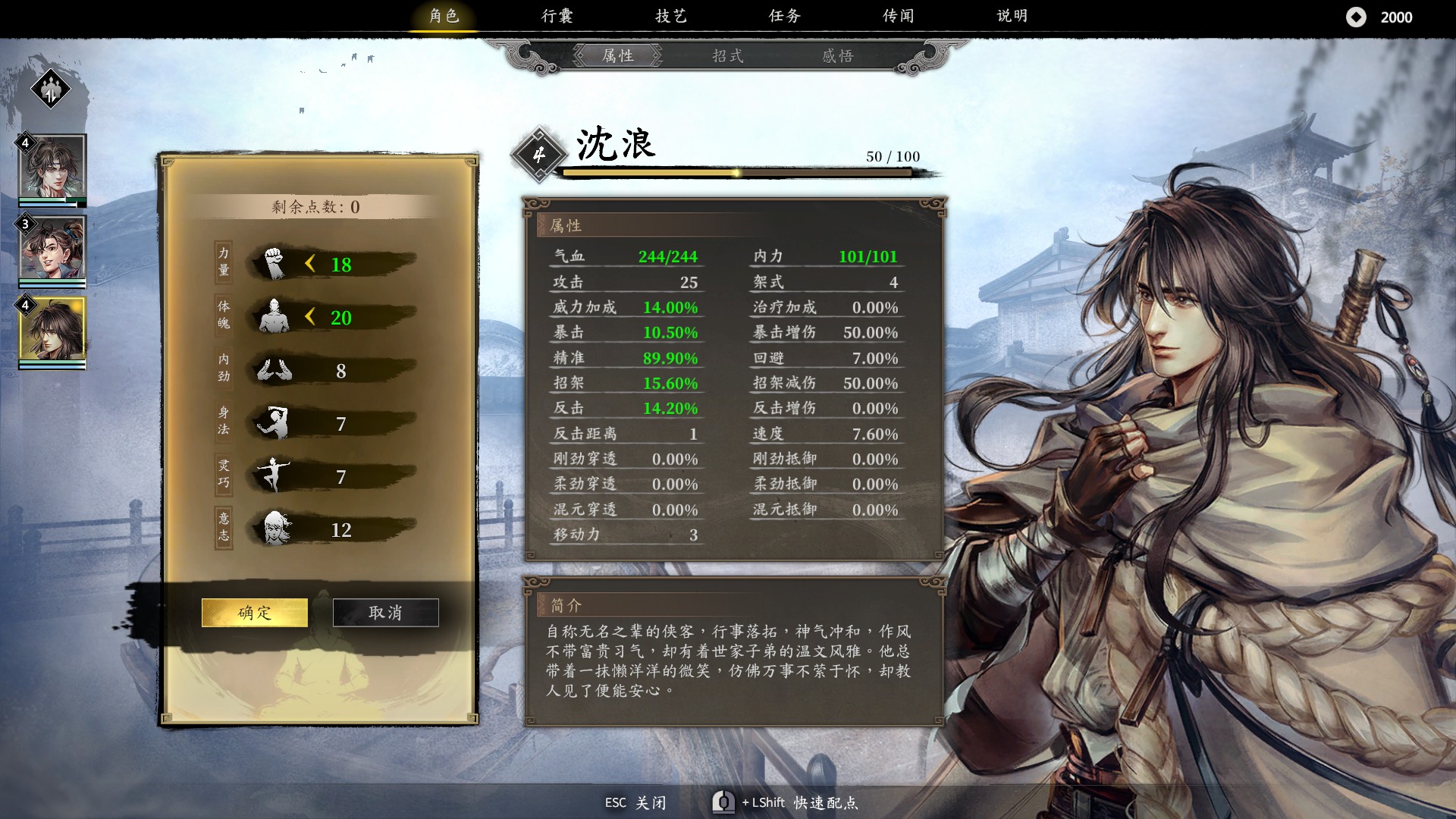Click the gamepad icon near 快速配点 hint
This screenshot has width=1456, height=819.
724,802
